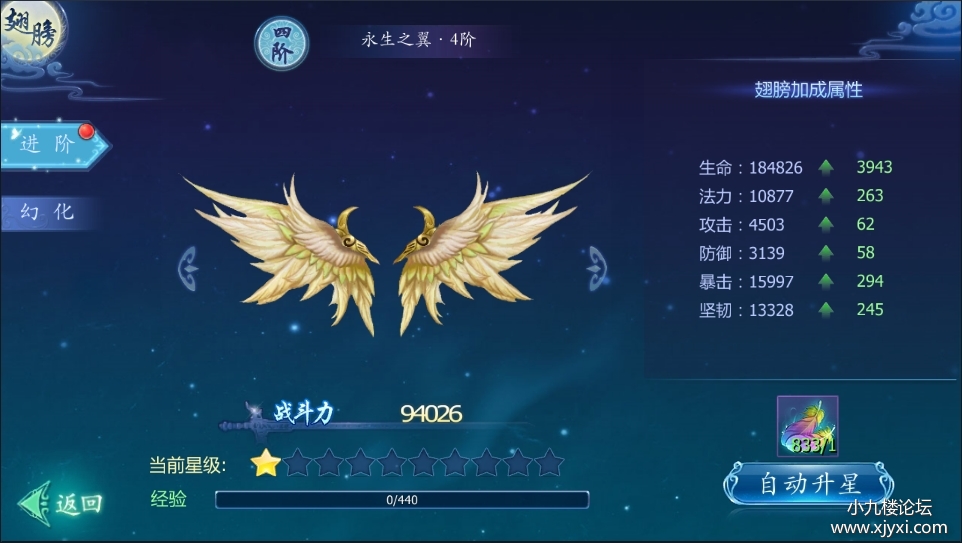This screenshot has width=962, height=543.
Task: Tap the 四阶 rank badge
Action: click(x=281, y=45)
